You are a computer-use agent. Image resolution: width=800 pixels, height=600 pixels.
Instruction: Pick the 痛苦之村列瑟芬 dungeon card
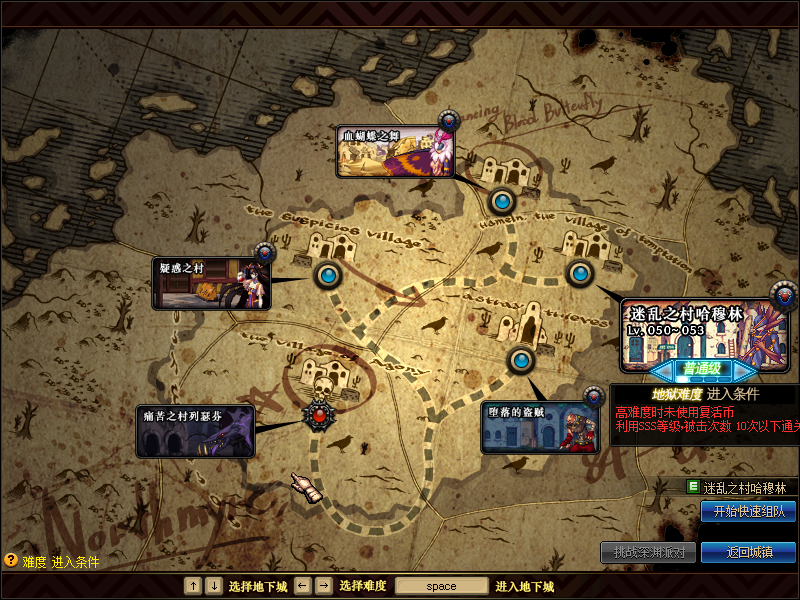195,431
